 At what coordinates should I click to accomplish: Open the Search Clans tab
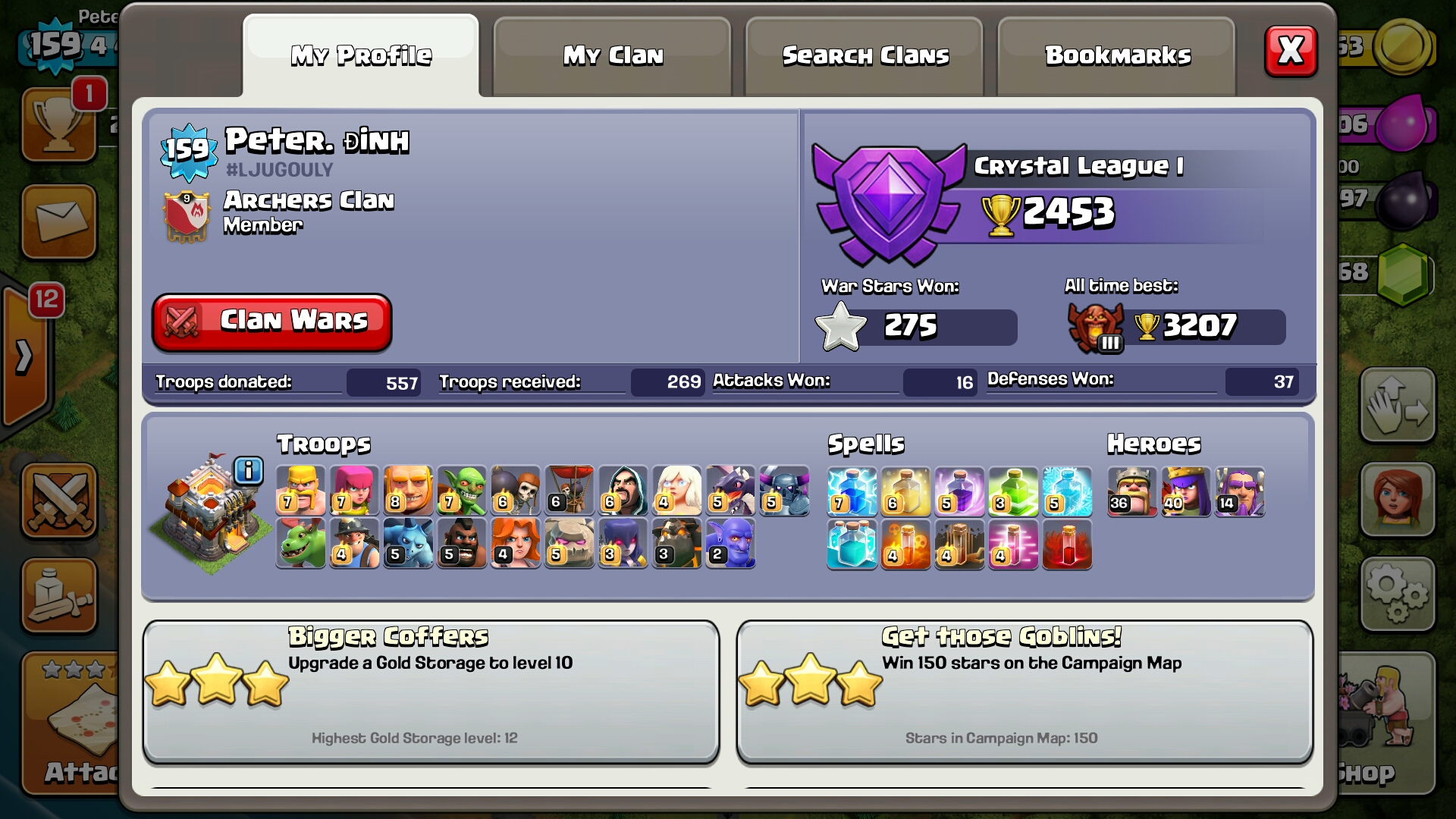tap(864, 56)
